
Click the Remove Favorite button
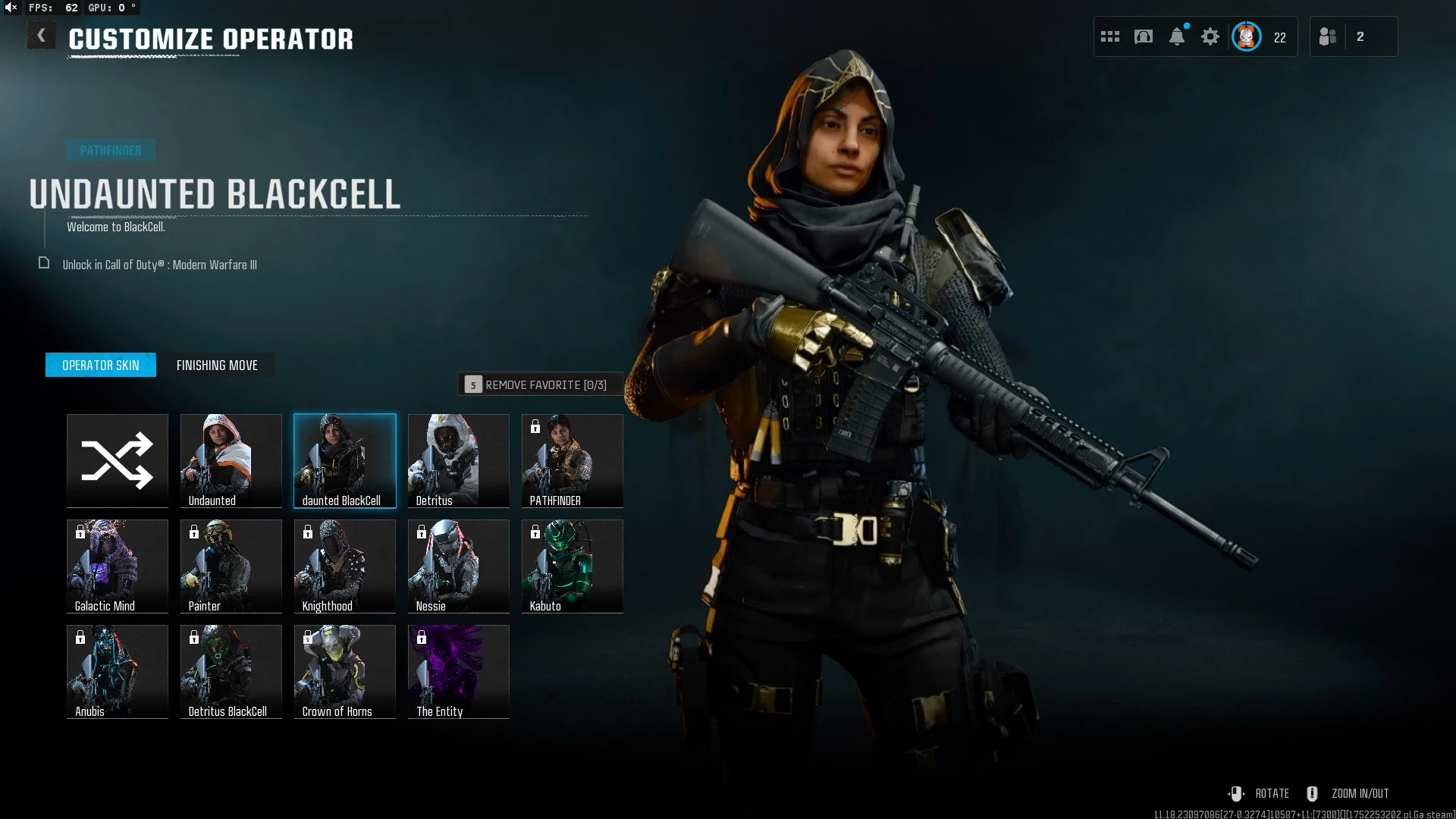[538, 385]
